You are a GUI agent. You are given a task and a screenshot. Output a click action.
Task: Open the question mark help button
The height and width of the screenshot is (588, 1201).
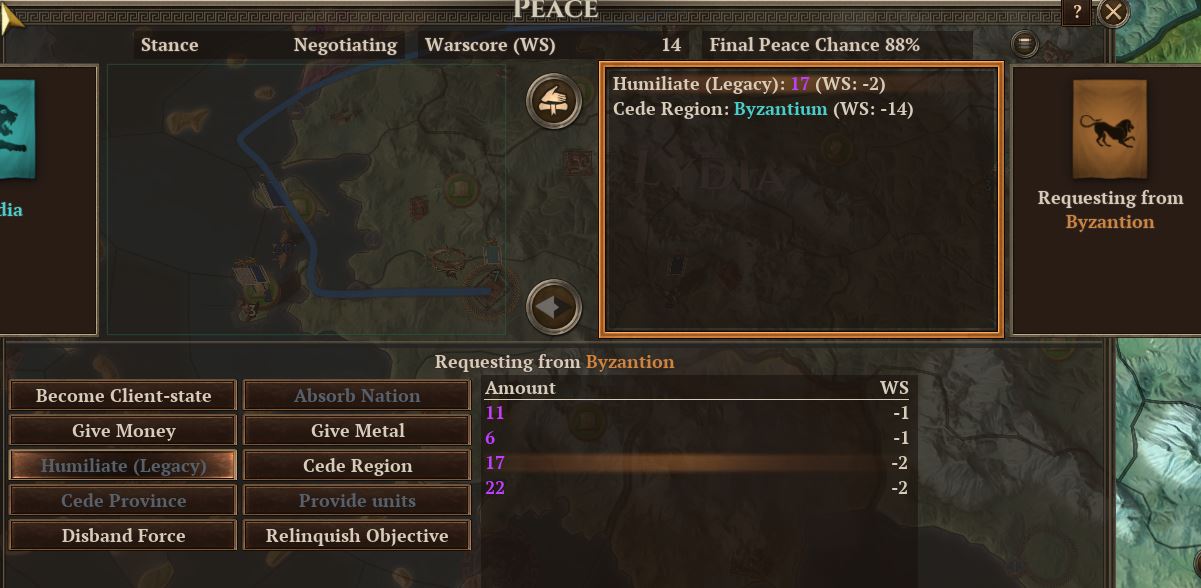(x=1076, y=12)
